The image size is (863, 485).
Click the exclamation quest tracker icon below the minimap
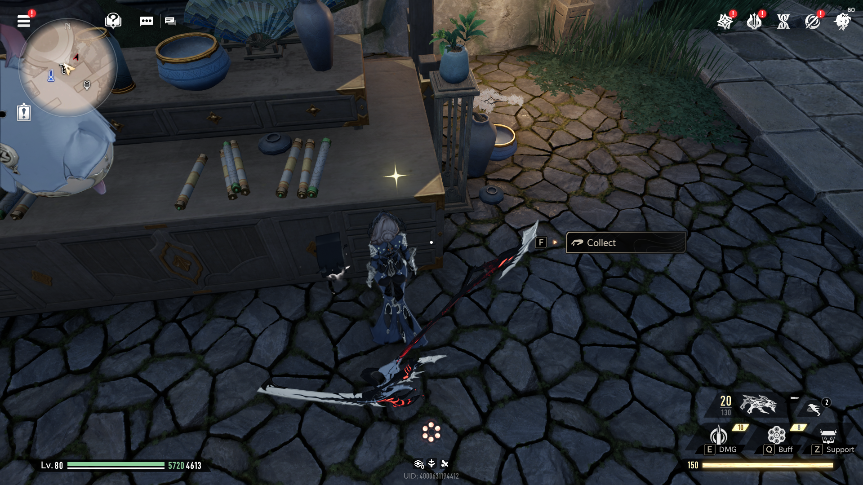24,113
